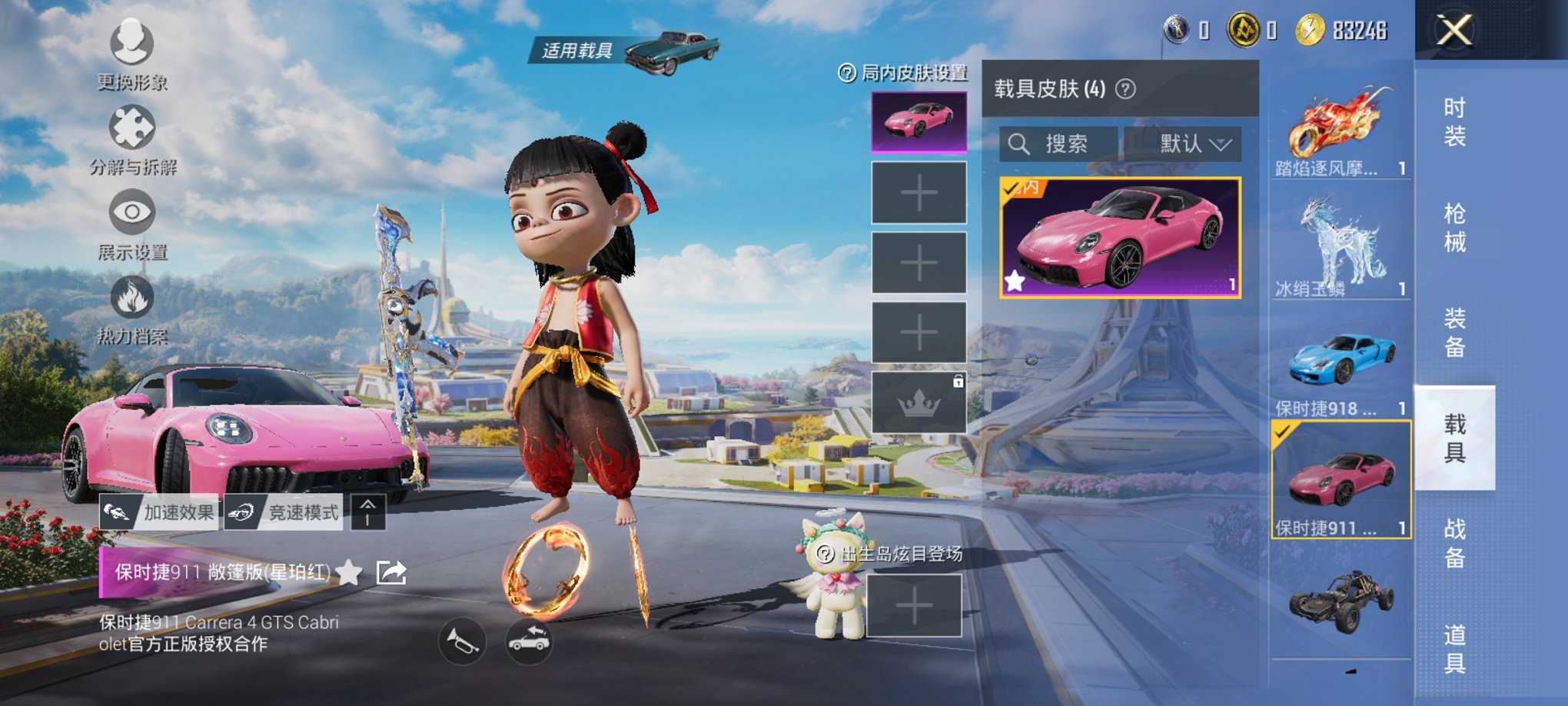Switch to the 枪械 firearms tab
Viewport: 1568px width, 706px height.
[1454, 228]
